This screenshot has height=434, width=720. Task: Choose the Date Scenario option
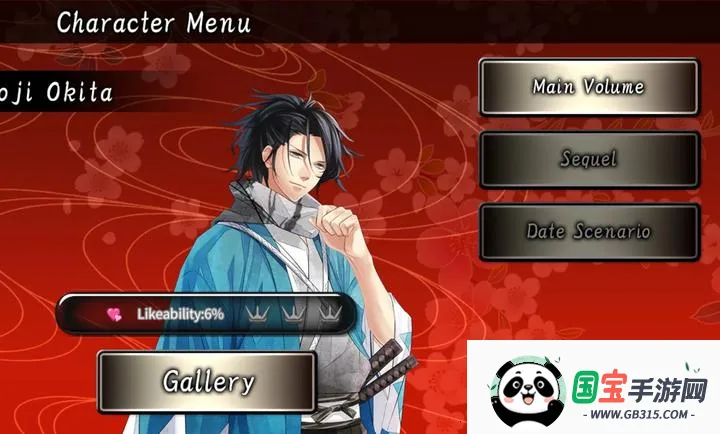tap(588, 232)
